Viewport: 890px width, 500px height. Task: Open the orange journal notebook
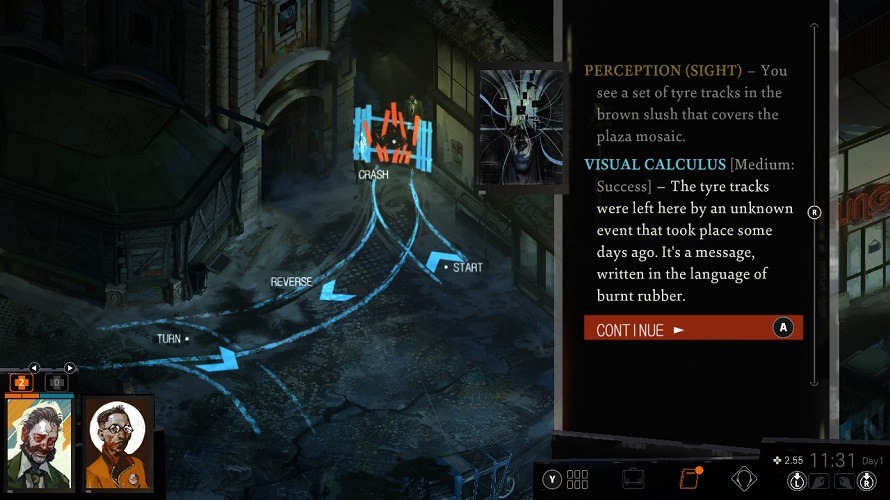click(x=688, y=478)
